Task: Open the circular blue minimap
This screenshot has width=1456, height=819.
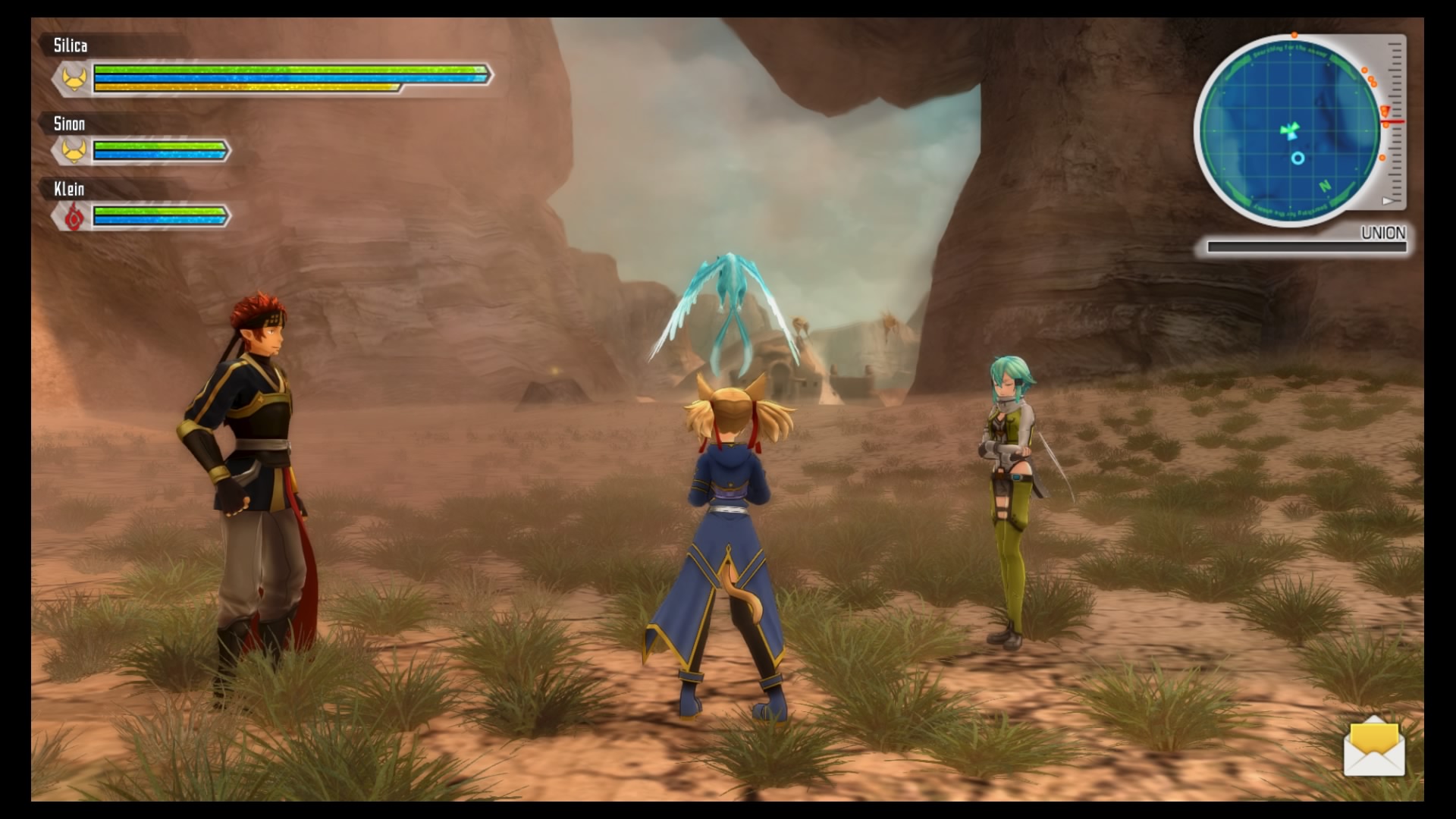Action: 1290,130
